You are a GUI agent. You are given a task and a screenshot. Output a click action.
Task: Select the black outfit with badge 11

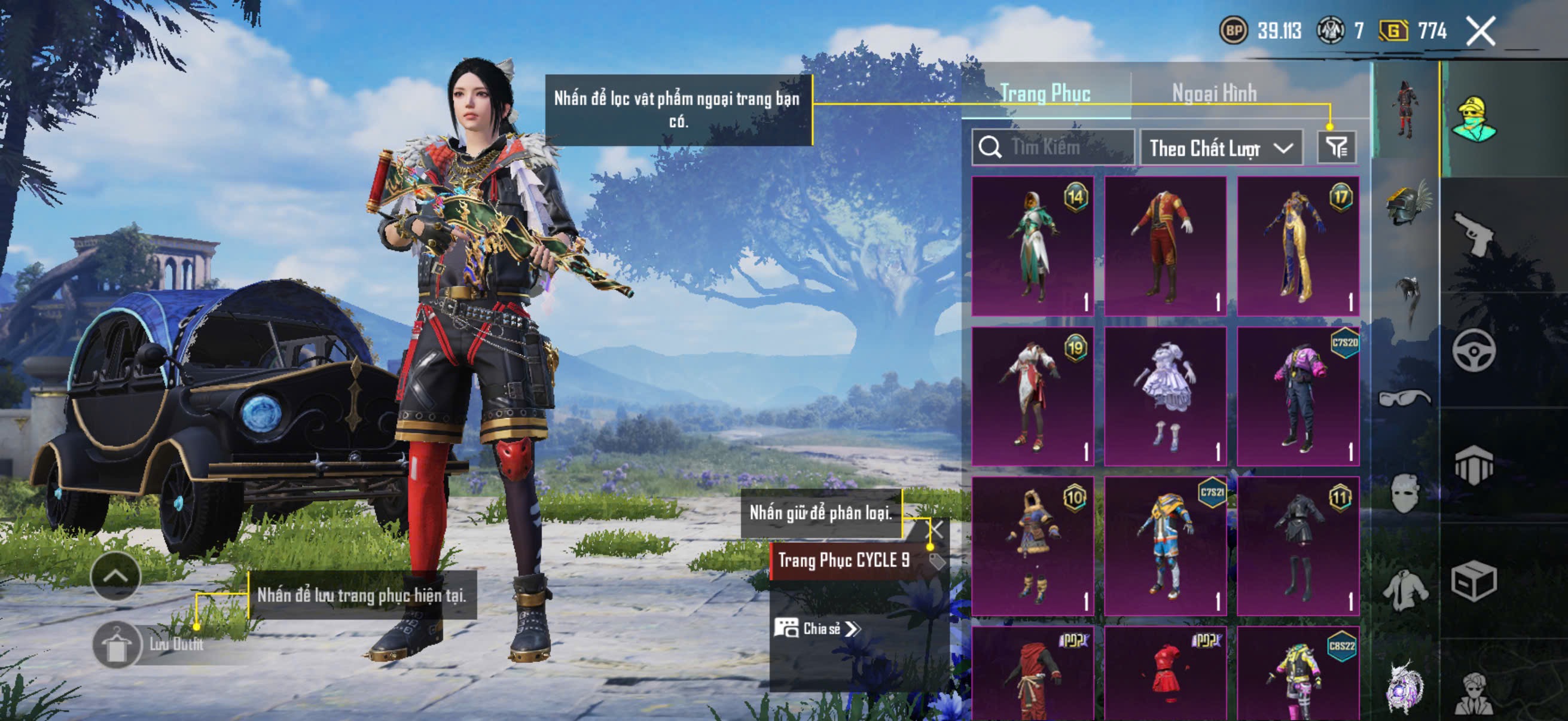[x=1298, y=546]
